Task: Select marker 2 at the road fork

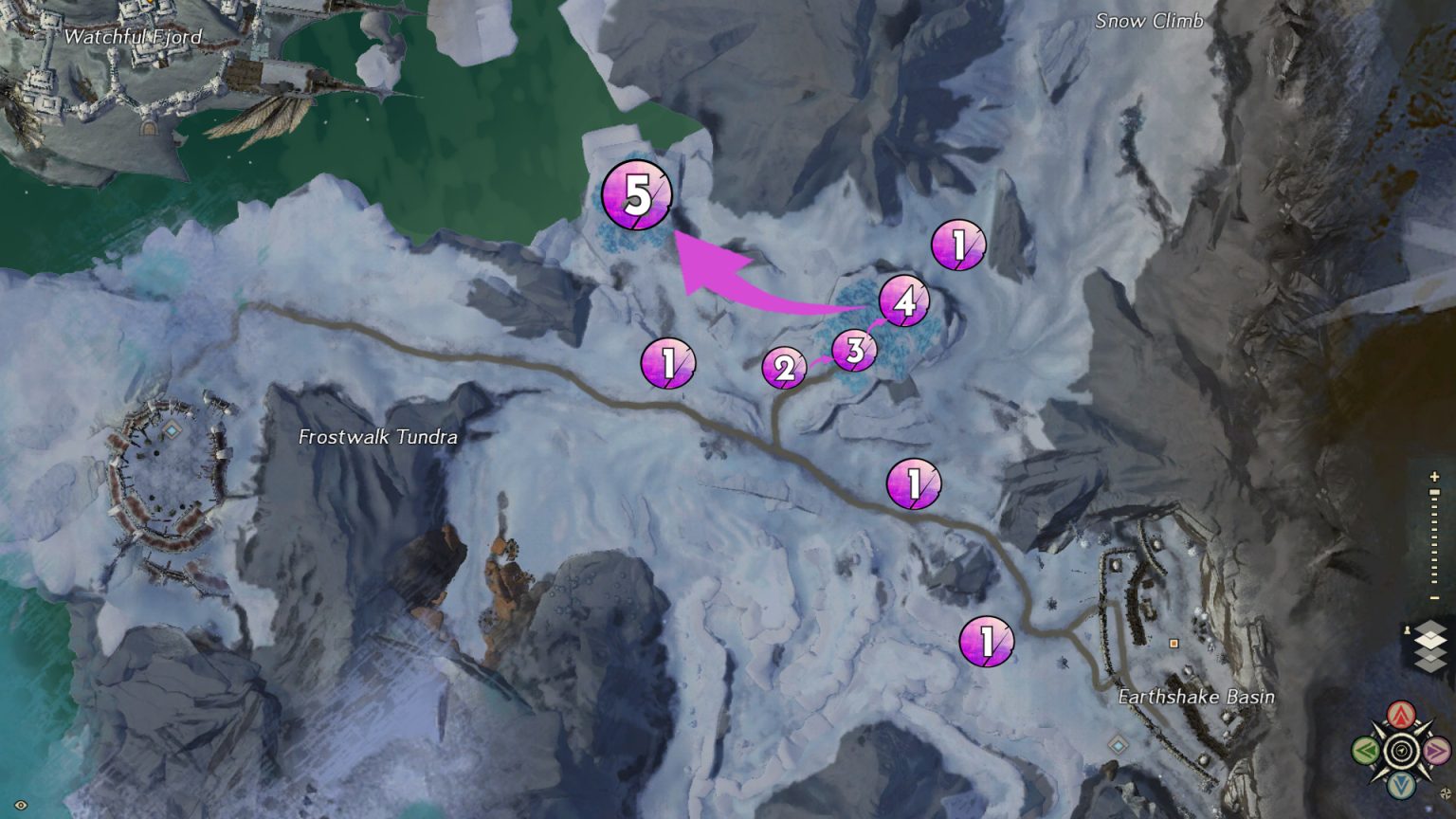Action: 783,370
